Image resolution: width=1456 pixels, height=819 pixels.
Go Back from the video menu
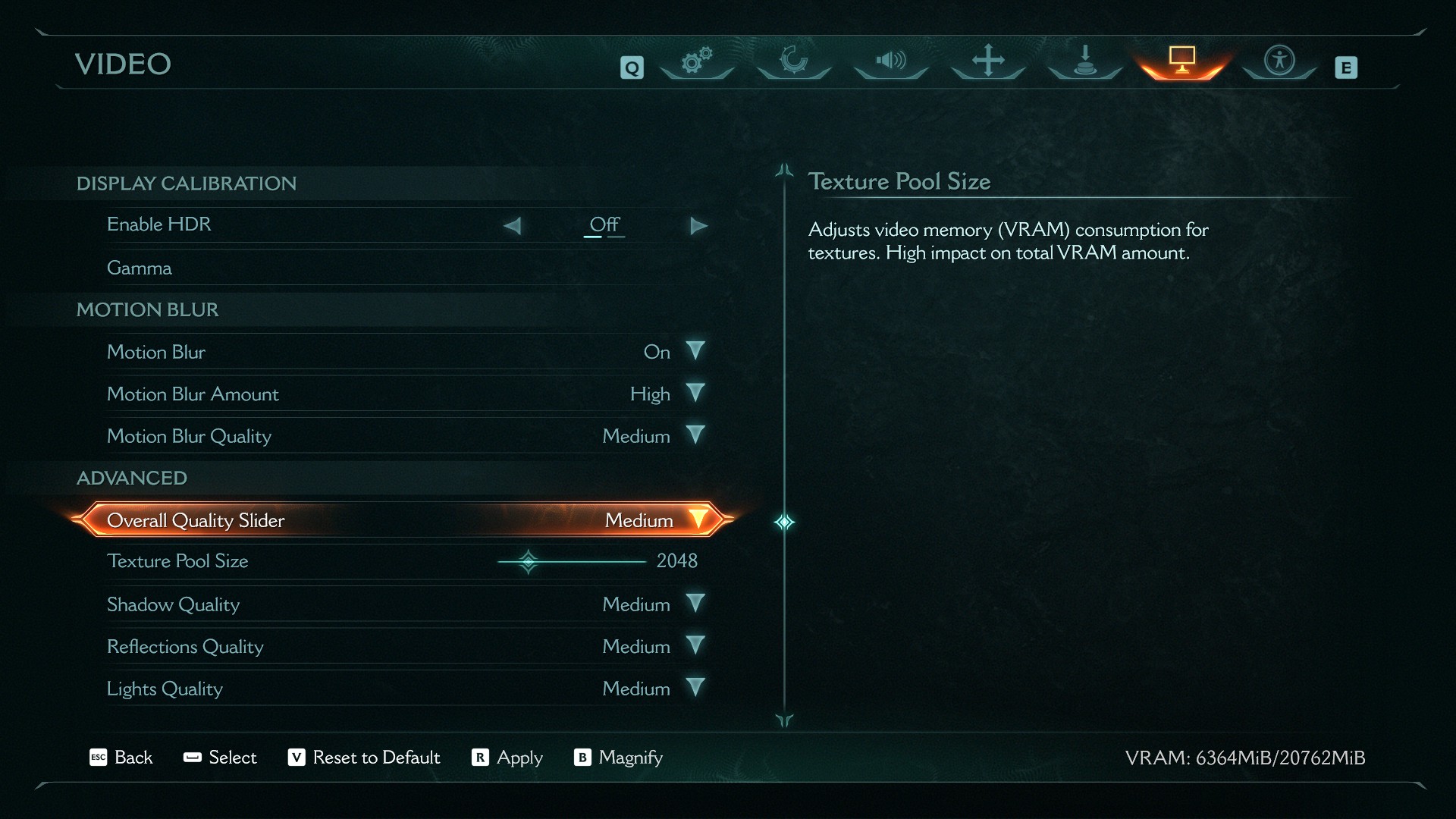click(121, 758)
